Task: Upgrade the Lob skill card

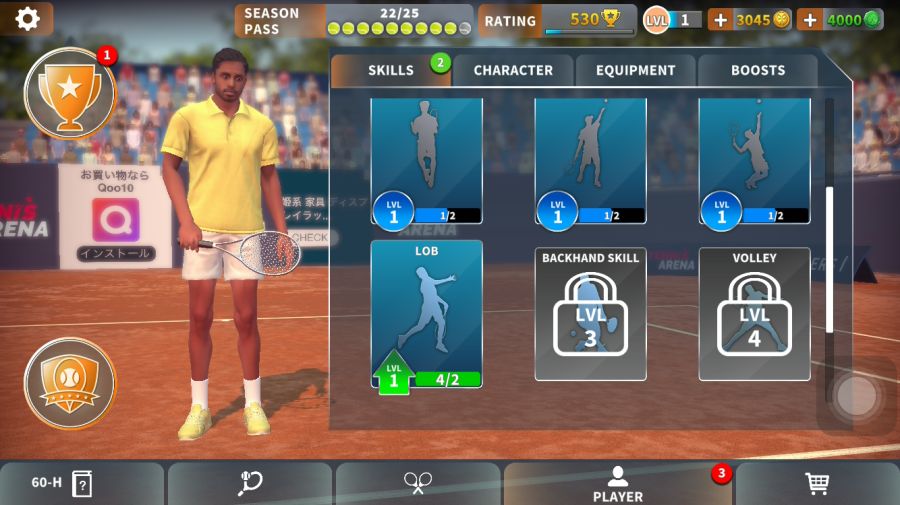Action: (x=426, y=314)
